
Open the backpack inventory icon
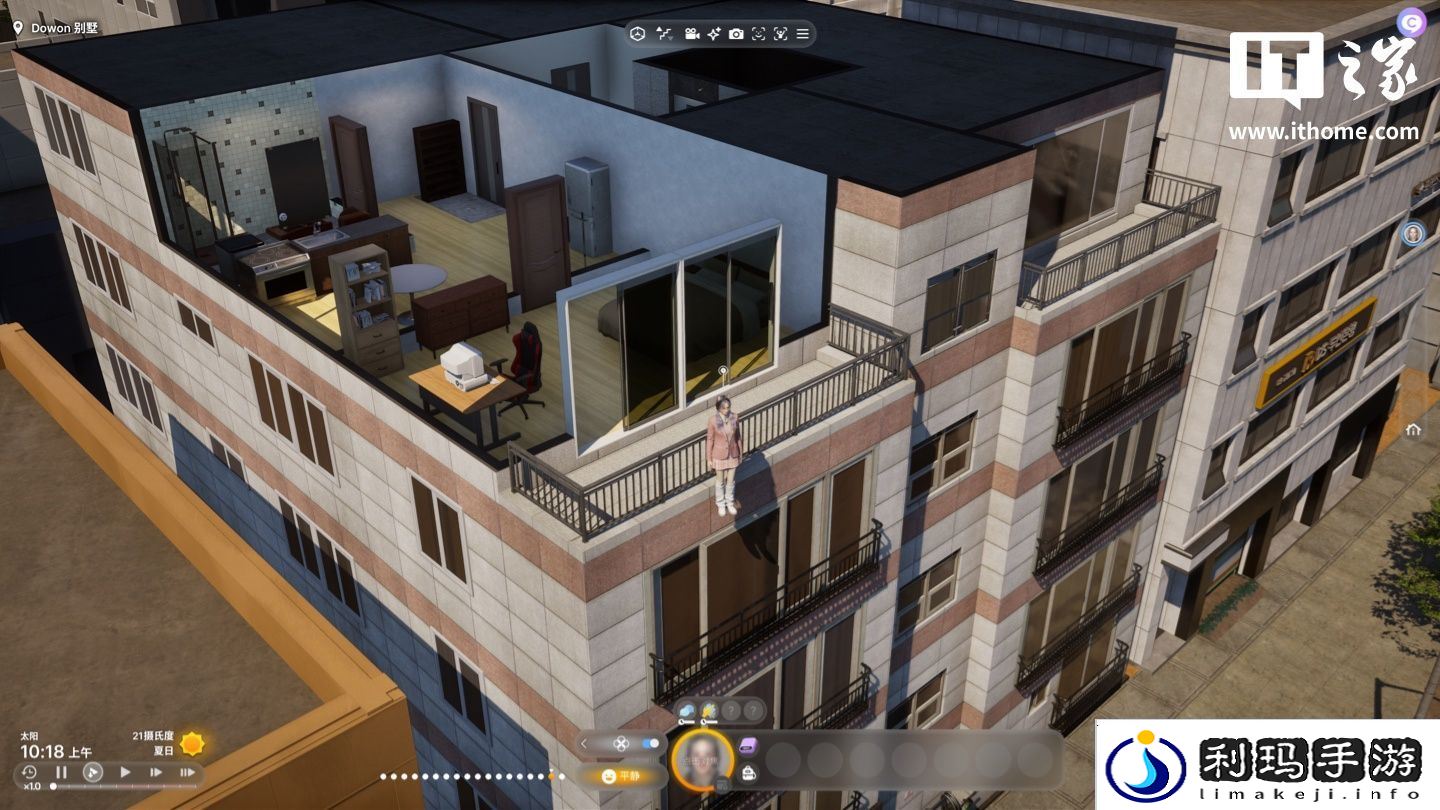coord(748,772)
